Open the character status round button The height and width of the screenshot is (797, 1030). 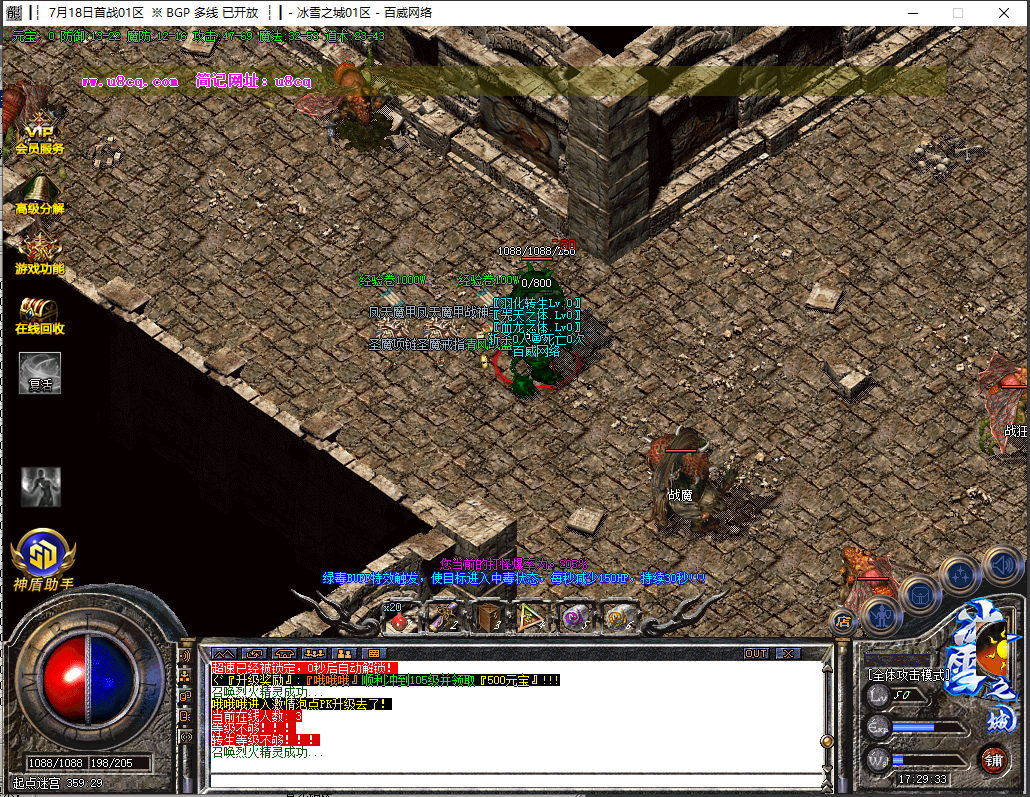pos(882,613)
